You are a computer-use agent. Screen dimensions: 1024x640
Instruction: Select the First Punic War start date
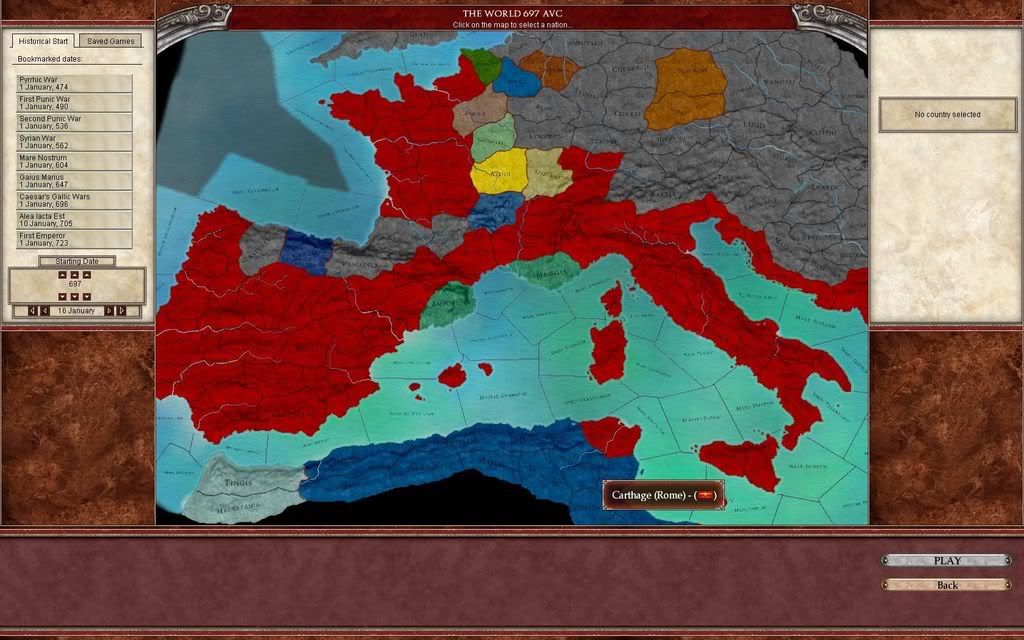[74, 103]
